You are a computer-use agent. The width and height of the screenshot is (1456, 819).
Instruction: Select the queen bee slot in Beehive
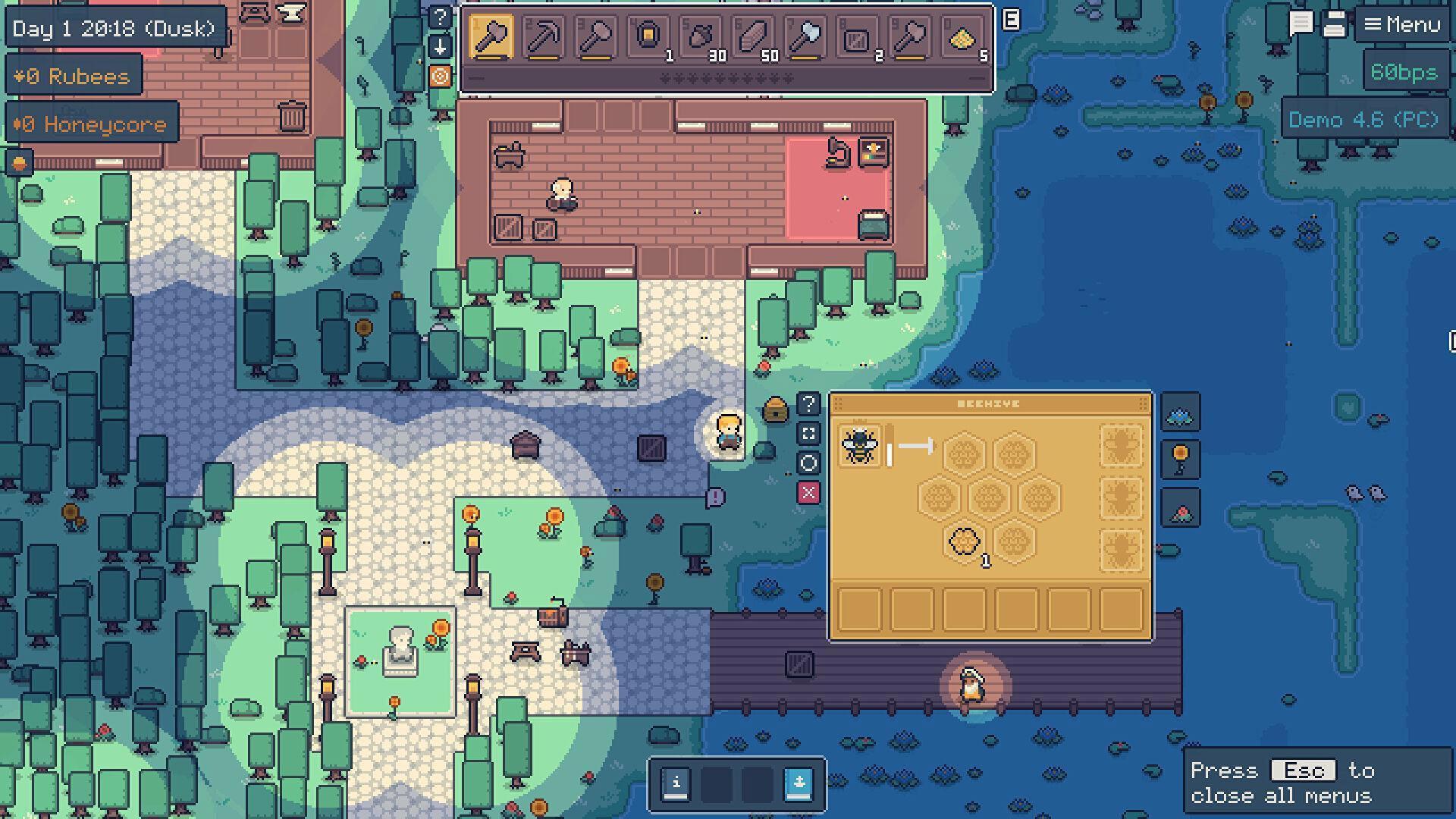point(859,445)
